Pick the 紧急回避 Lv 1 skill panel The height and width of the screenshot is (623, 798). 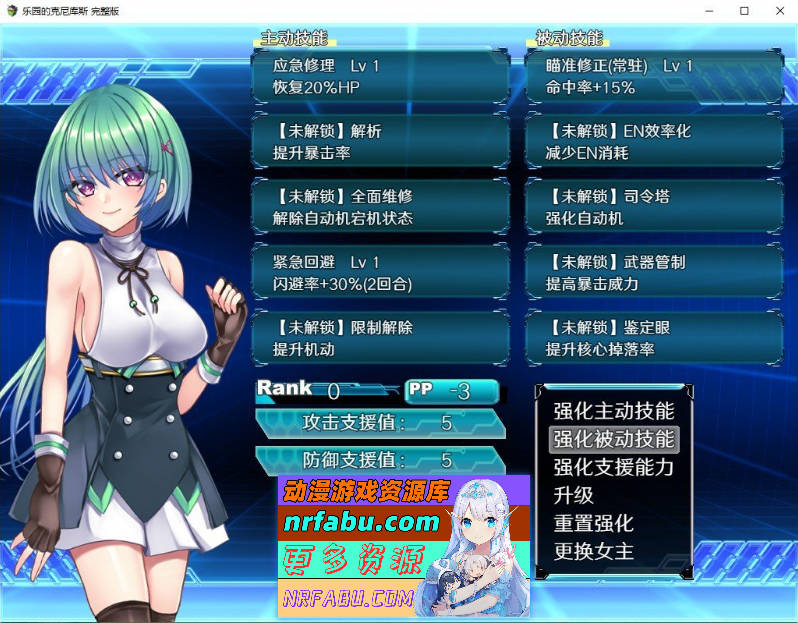[380, 273]
